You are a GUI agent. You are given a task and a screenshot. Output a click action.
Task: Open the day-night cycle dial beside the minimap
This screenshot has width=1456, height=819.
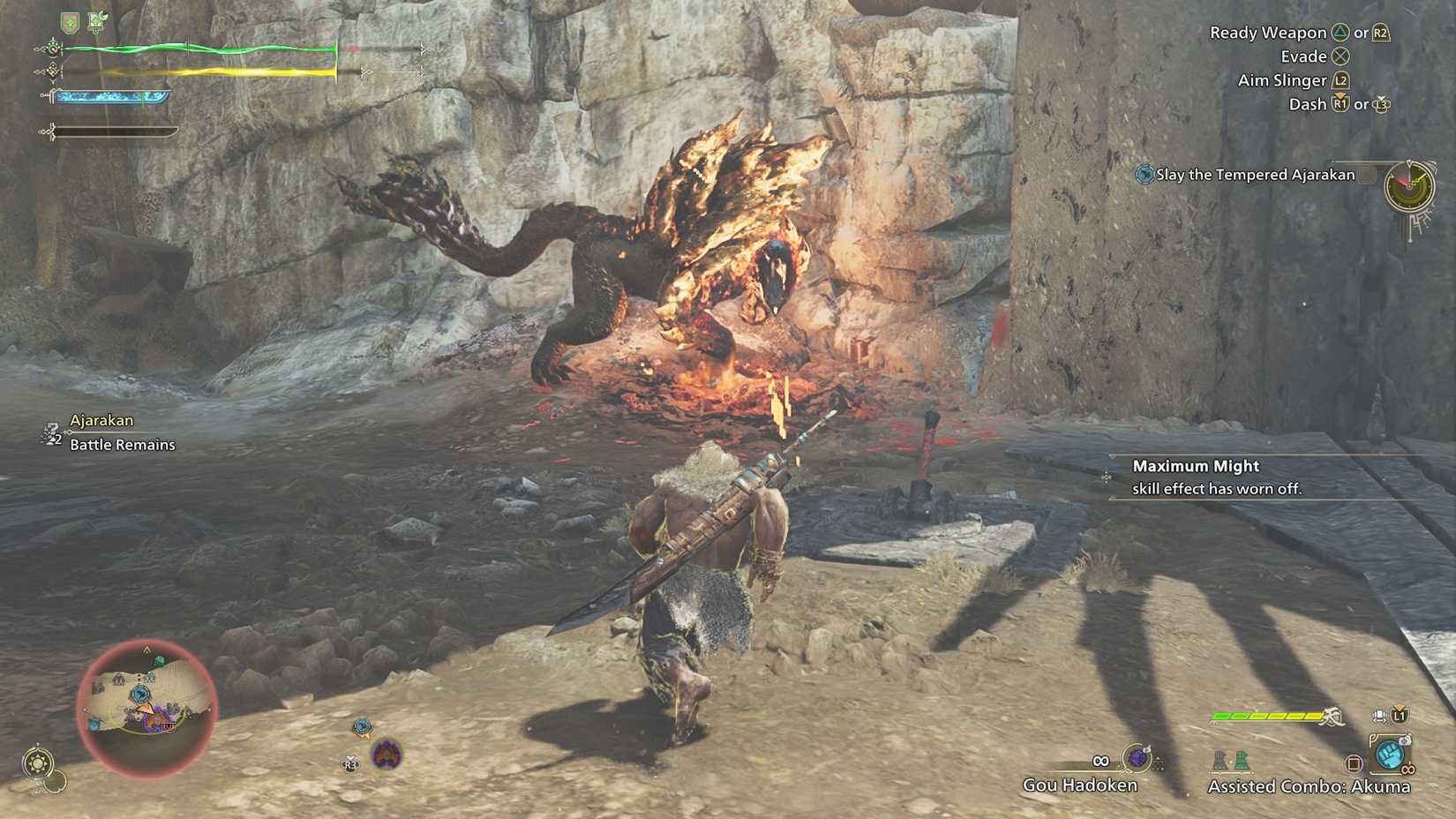(39, 760)
